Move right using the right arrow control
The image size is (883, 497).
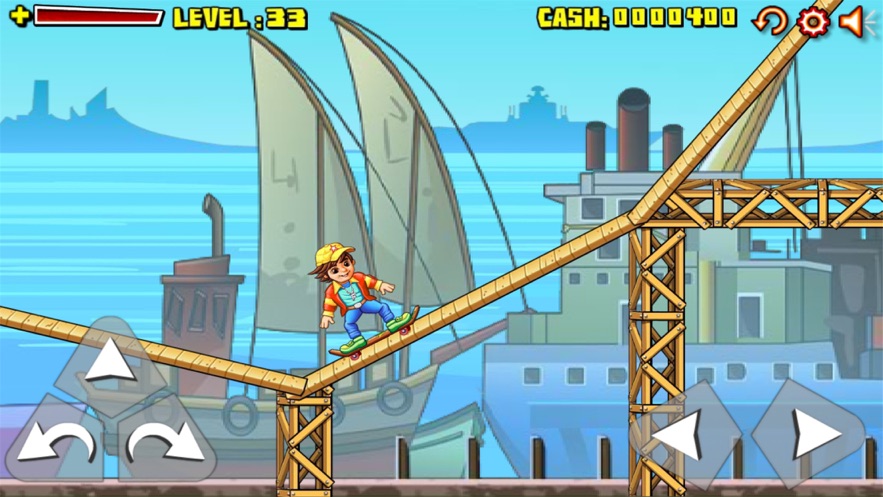[810, 434]
